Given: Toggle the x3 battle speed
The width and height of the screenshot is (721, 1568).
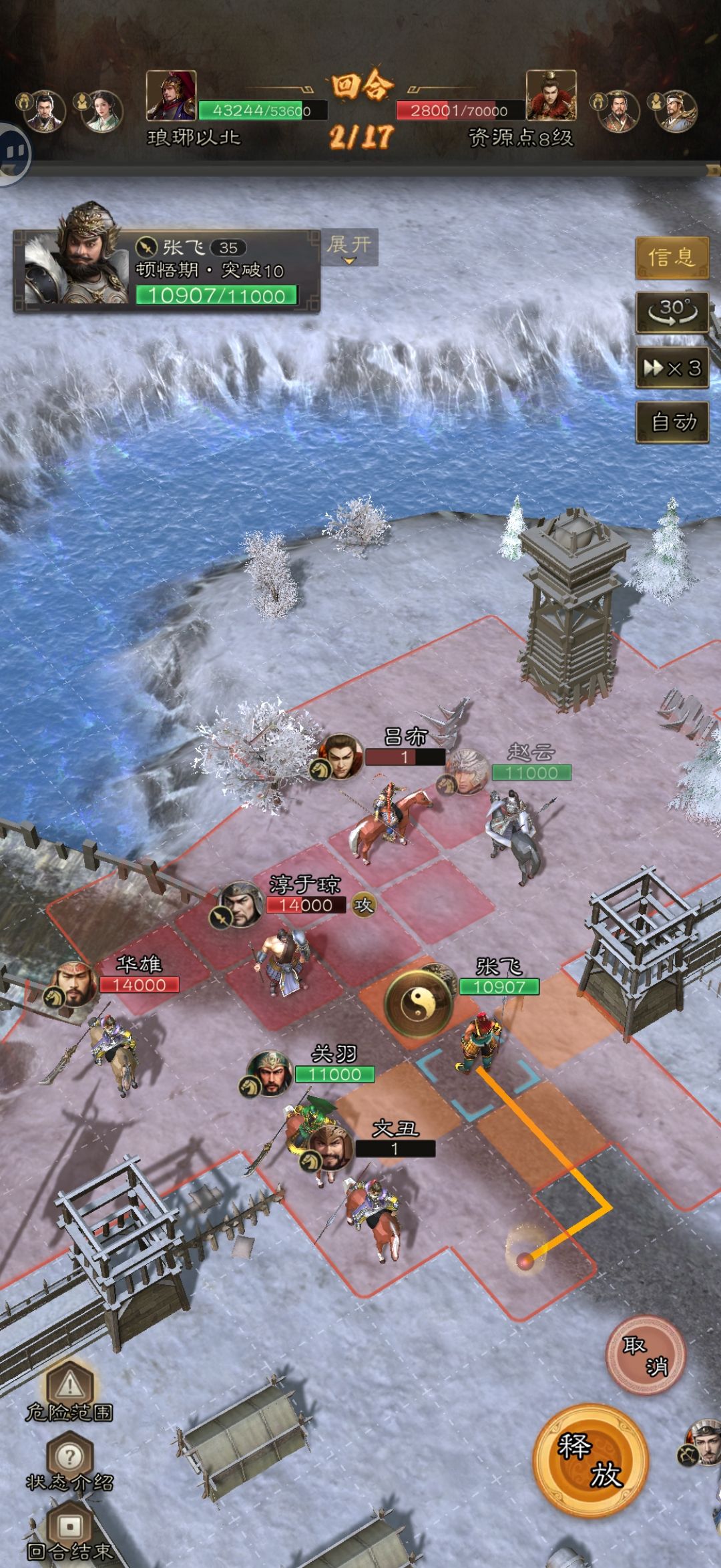Looking at the screenshot, I should pyautogui.click(x=671, y=367).
